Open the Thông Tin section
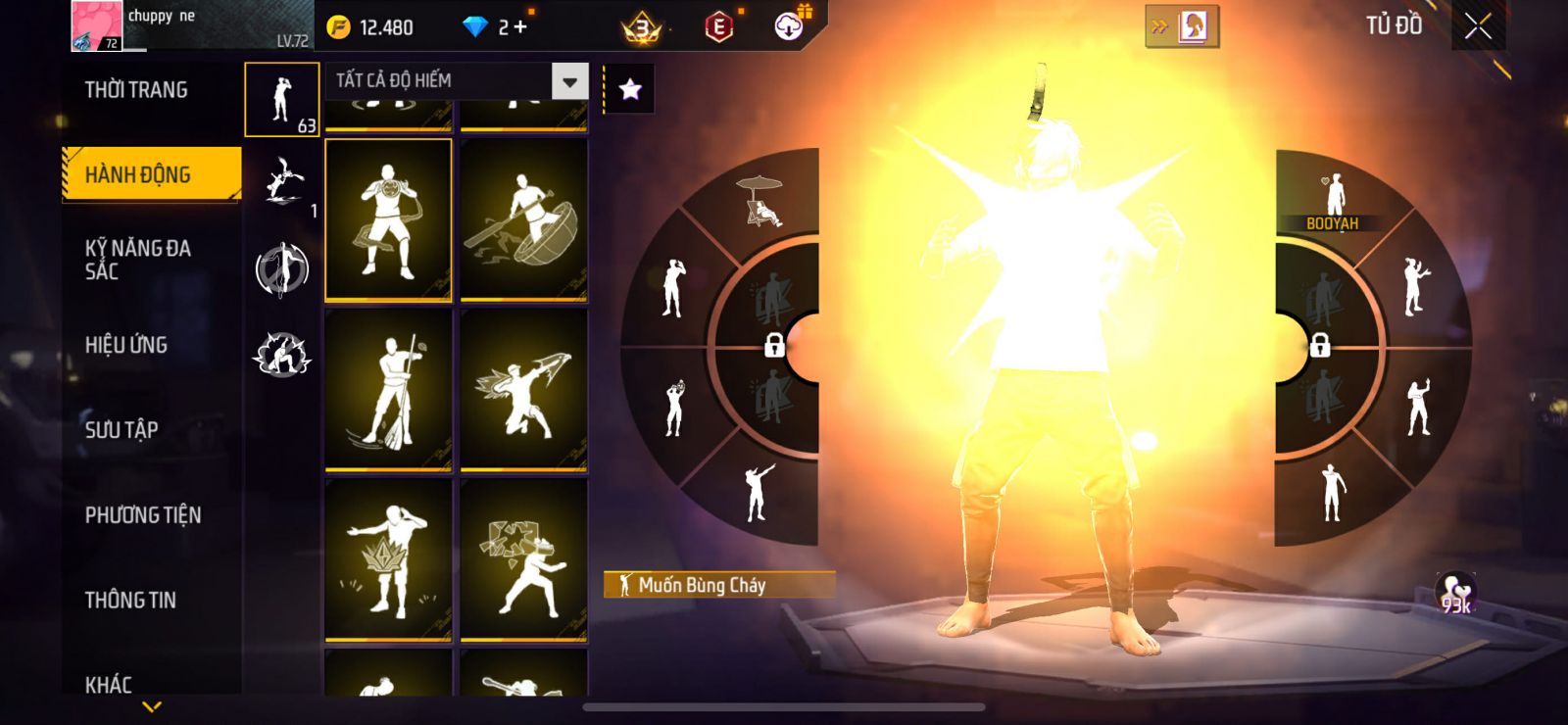This screenshot has width=1568, height=725. (x=130, y=600)
